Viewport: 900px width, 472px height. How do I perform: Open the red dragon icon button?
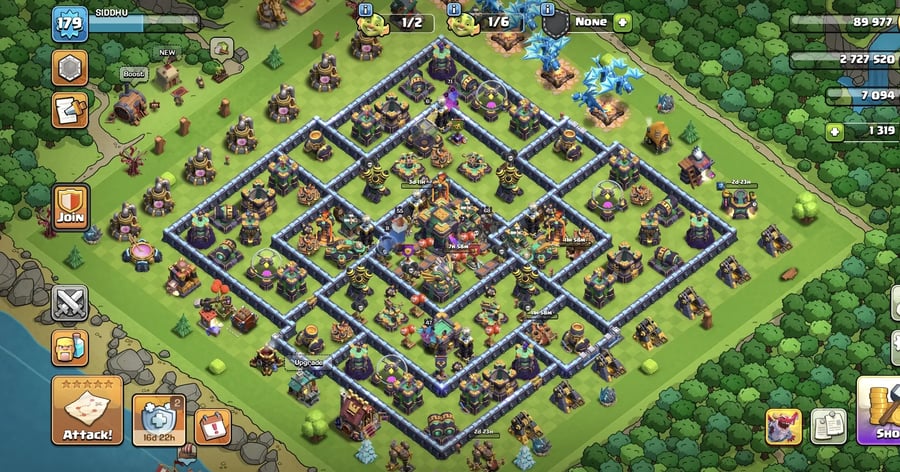pos(784,425)
